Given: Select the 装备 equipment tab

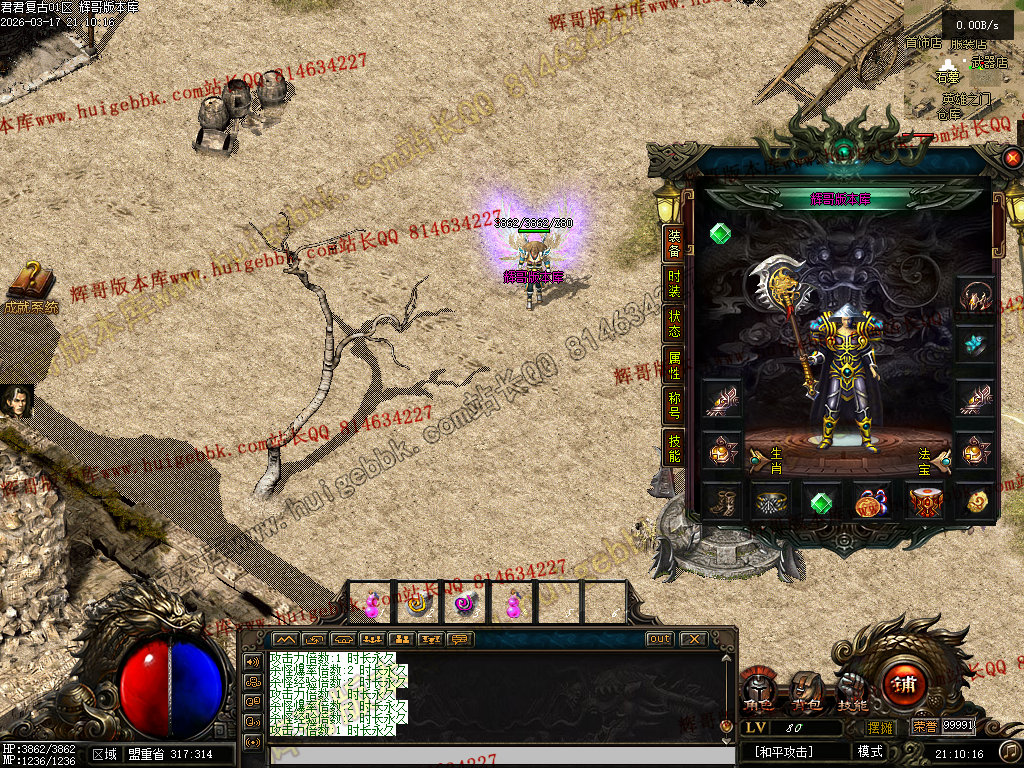Looking at the screenshot, I should [675, 244].
